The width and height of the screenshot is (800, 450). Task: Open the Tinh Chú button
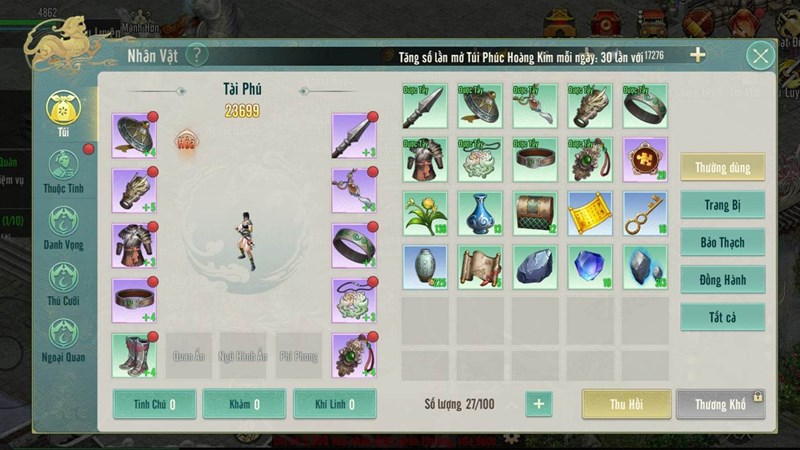(x=153, y=404)
